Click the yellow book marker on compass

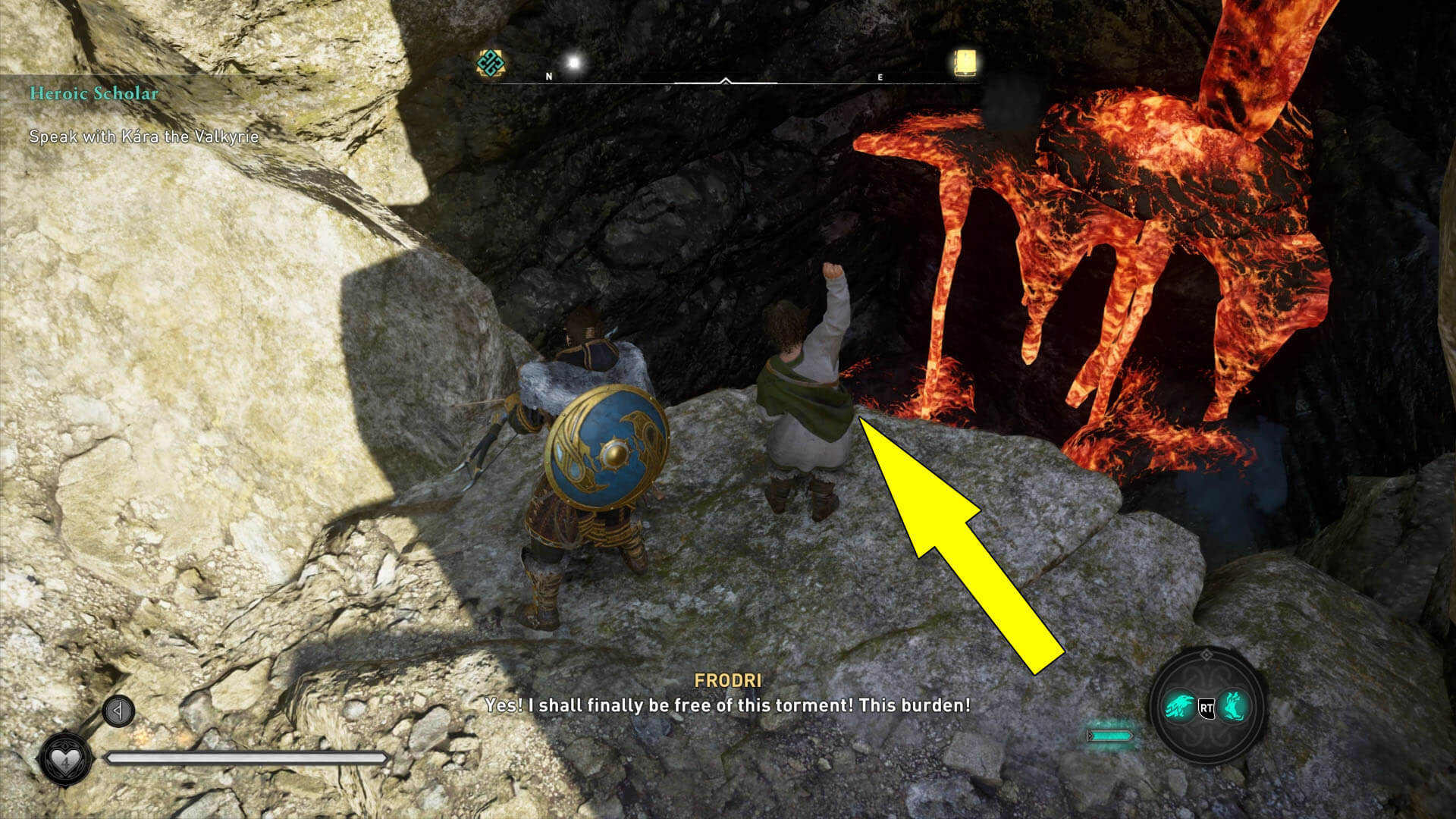(x=965, y=63)
